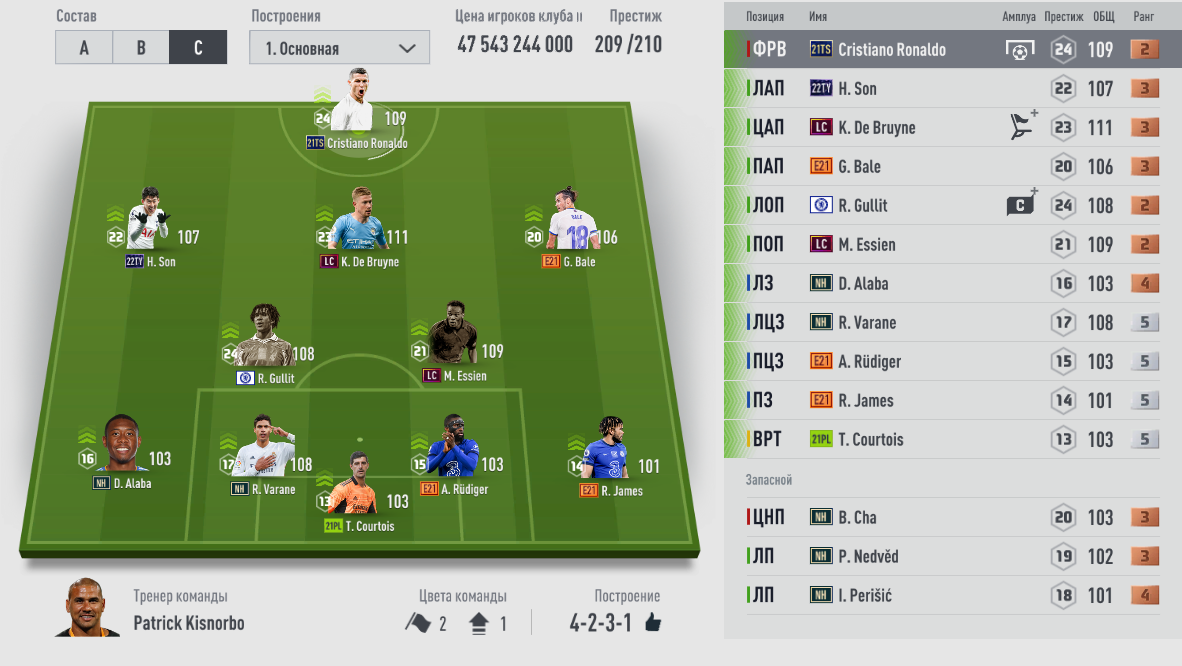
Task: Choose the R. Varane row in the list
Action: click(x=952, y=322)
